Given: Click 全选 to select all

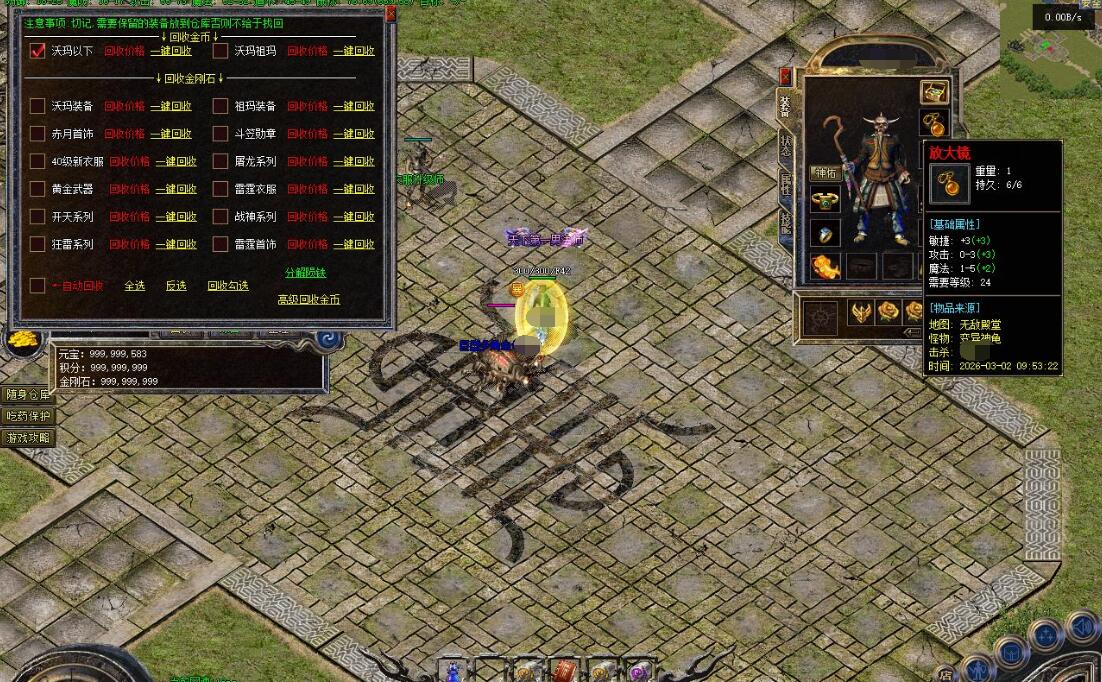Looking at the screenshot, I should pos(134,286).
